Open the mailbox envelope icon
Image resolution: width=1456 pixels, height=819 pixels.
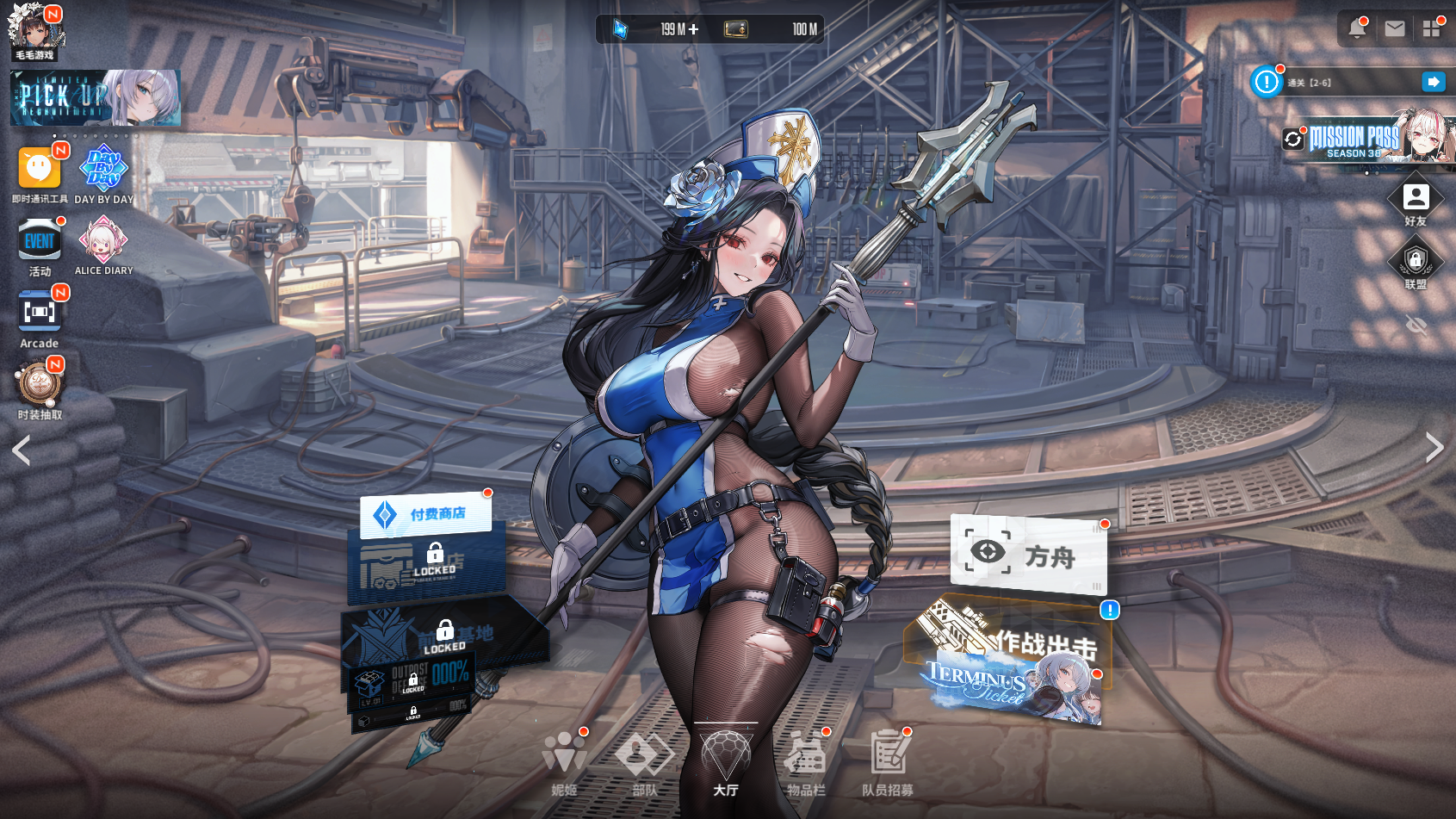[x=1395, y=28]
